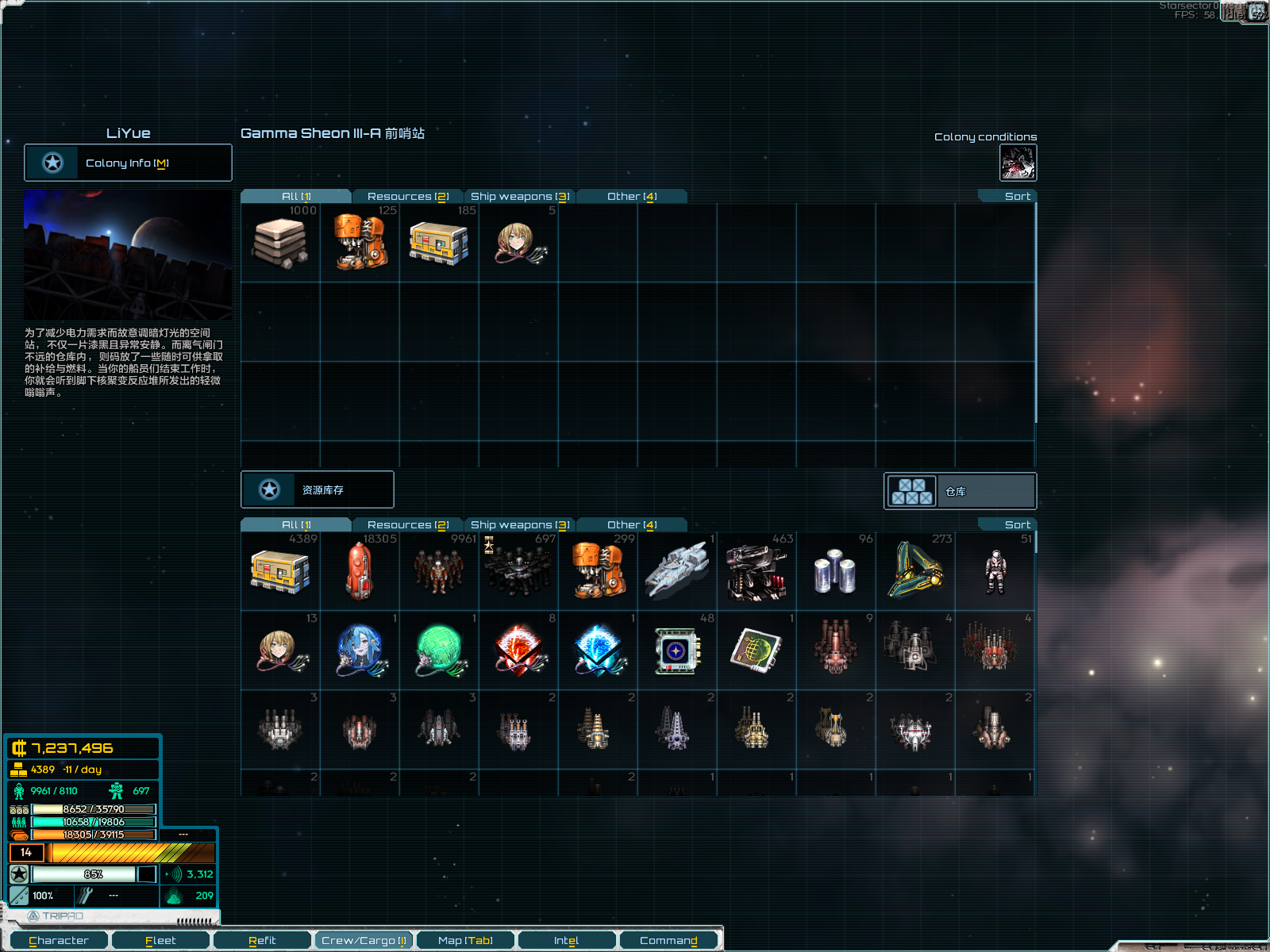Click the marines stack in storage

pyautogui.click(x=518, y=571)
